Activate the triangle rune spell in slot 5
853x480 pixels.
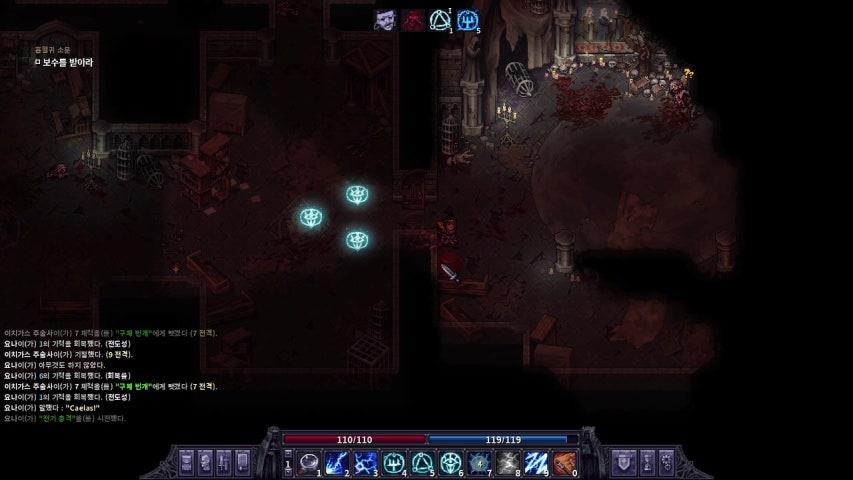coord(423,462)
